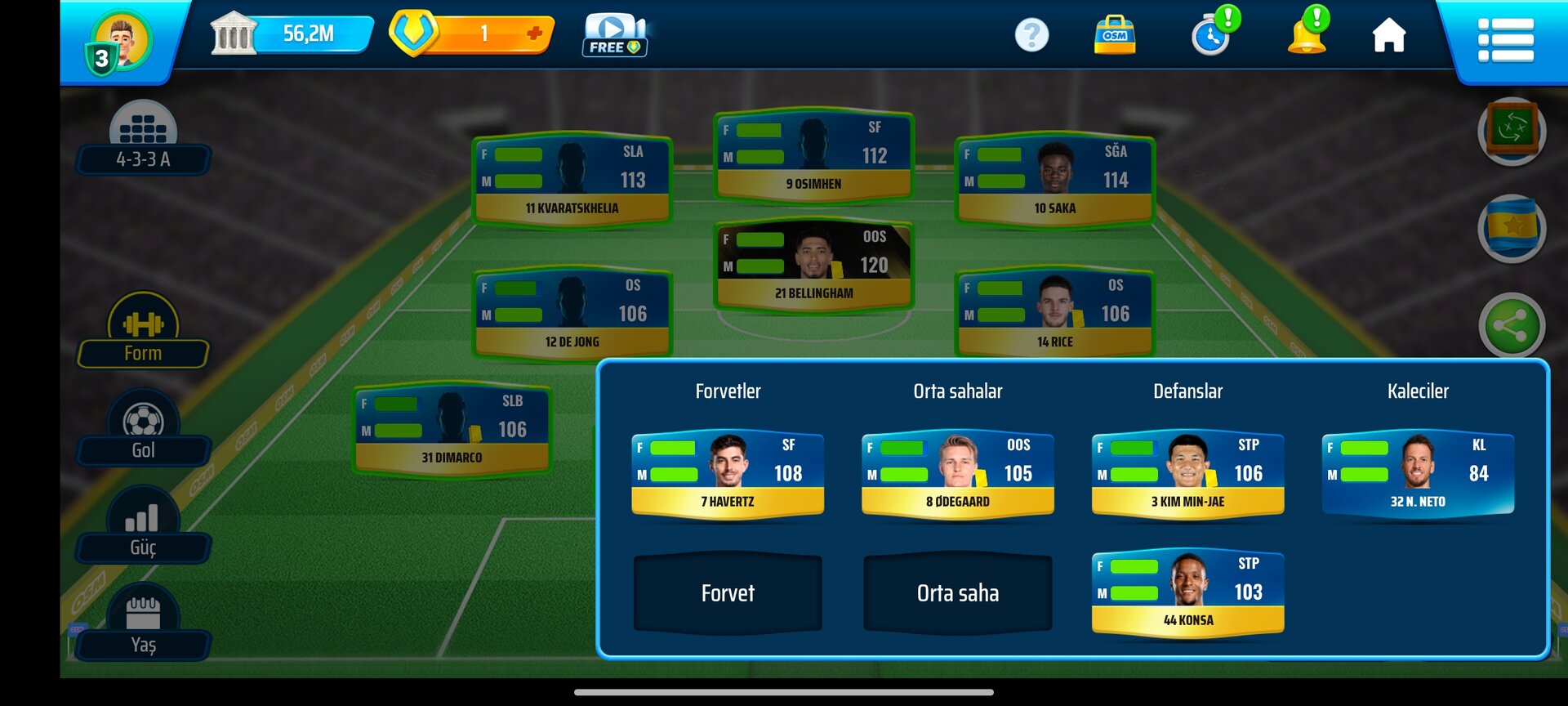The width and height of the screenshot is (1568, 706).
Task: Select Kim Min-Jae defender card
Action: coord(1188,474)
